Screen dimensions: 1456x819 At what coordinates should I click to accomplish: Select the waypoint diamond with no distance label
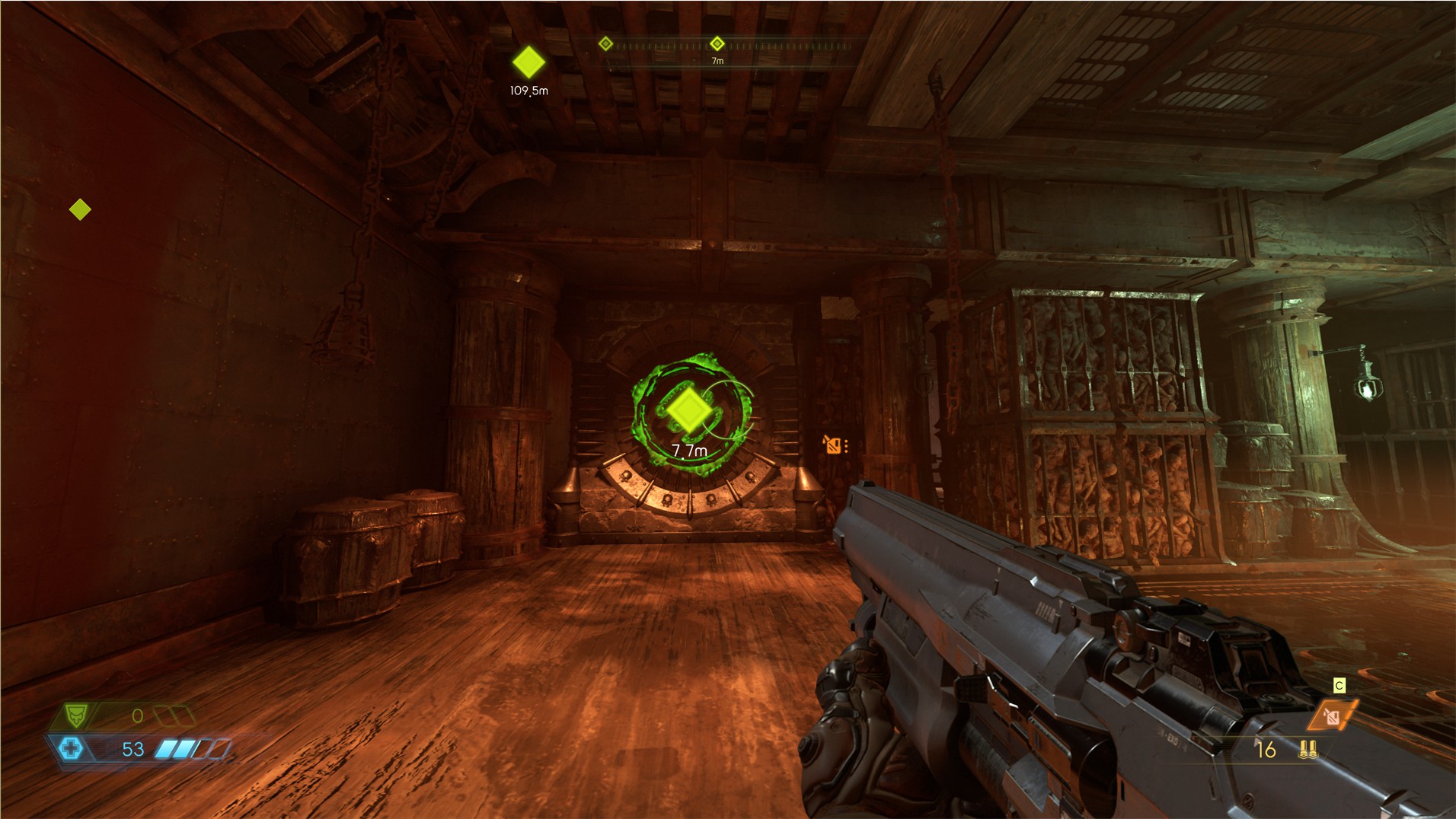(80, 209)
